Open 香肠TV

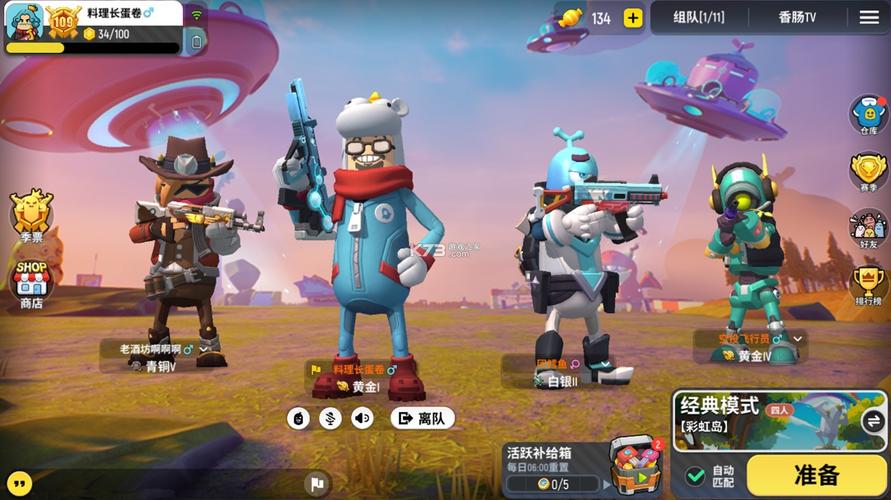click(797, 18)
